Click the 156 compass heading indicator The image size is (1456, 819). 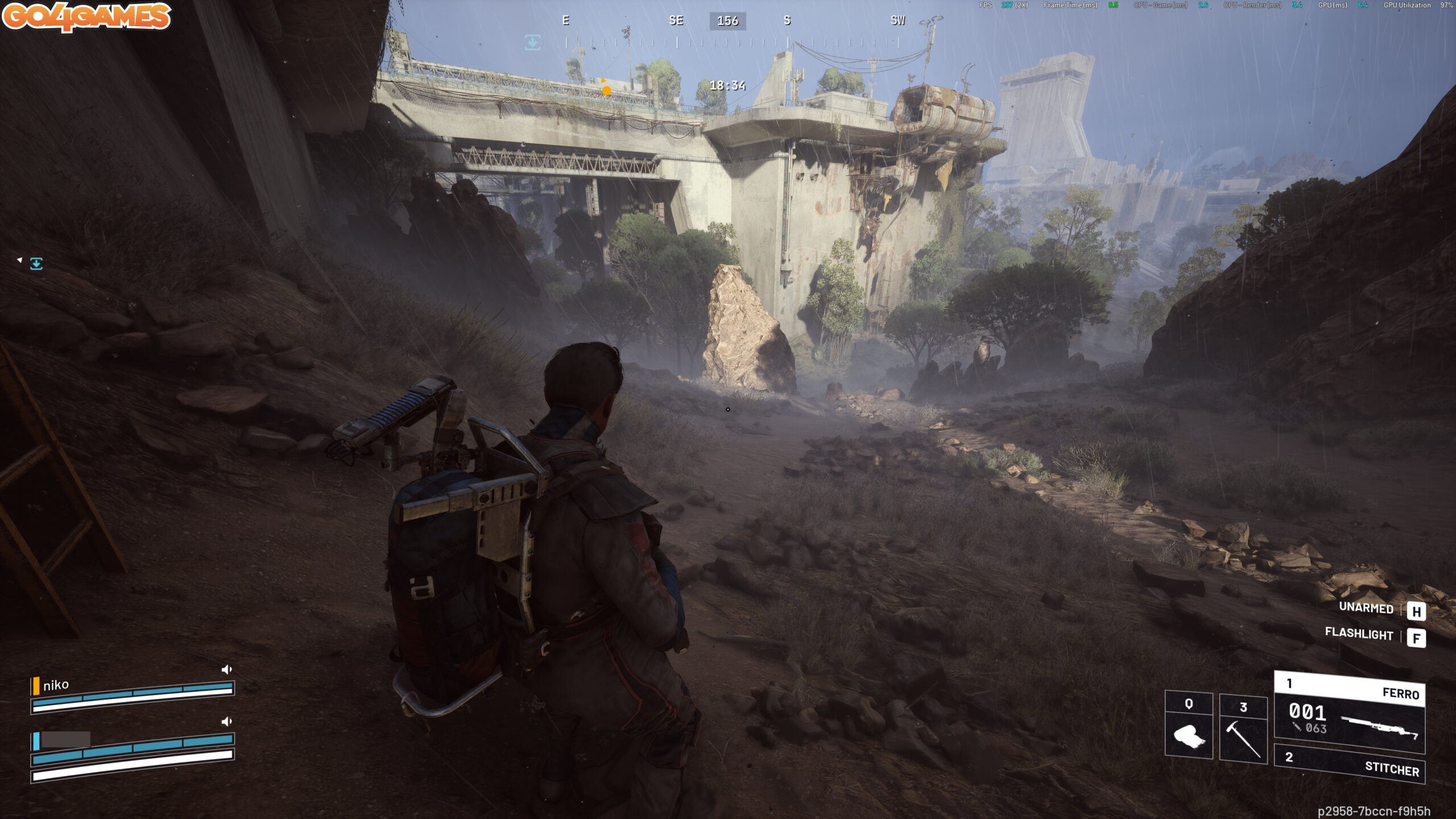[x=727, y=21]
